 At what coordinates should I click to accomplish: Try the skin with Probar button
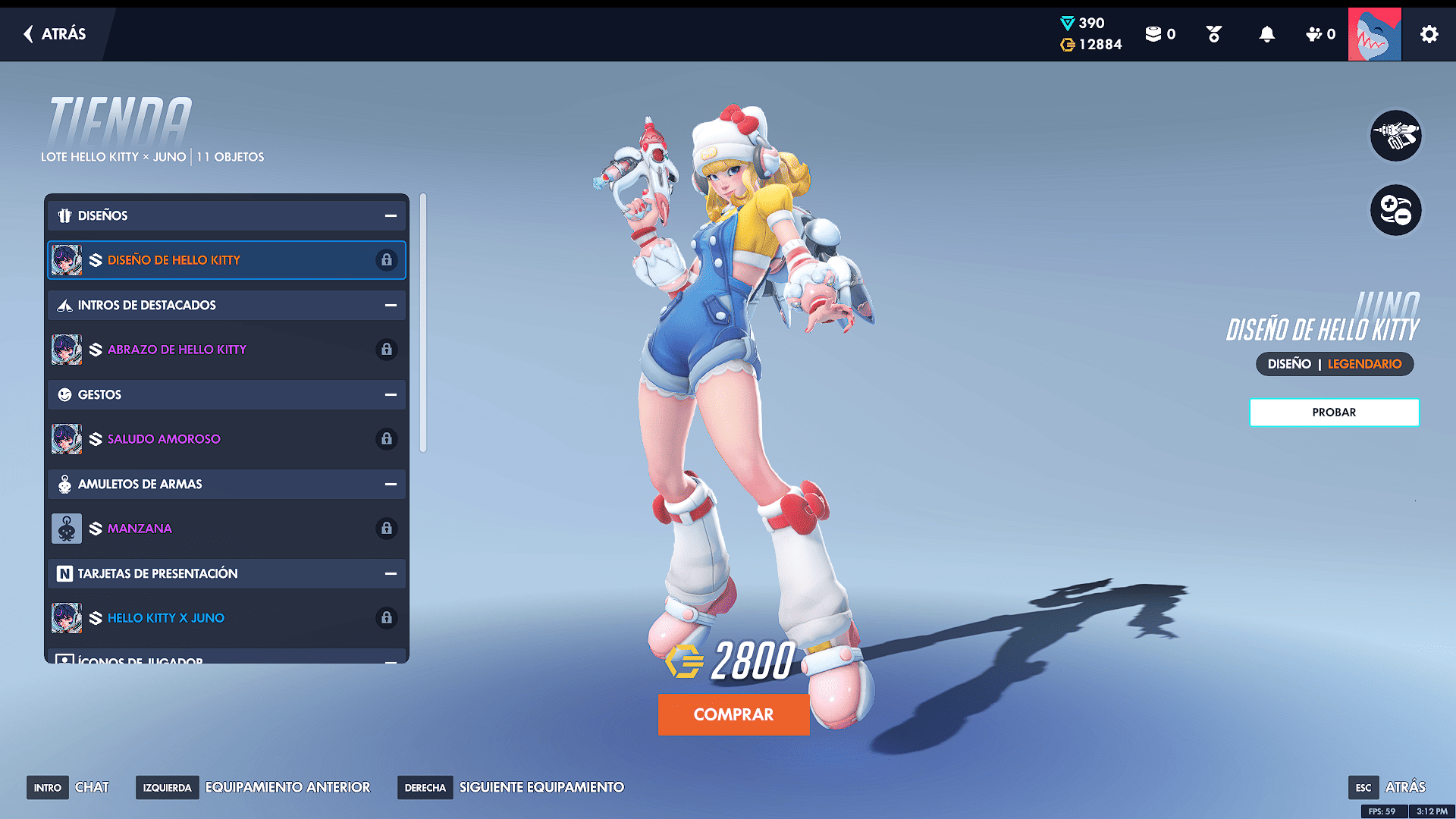1334,413
